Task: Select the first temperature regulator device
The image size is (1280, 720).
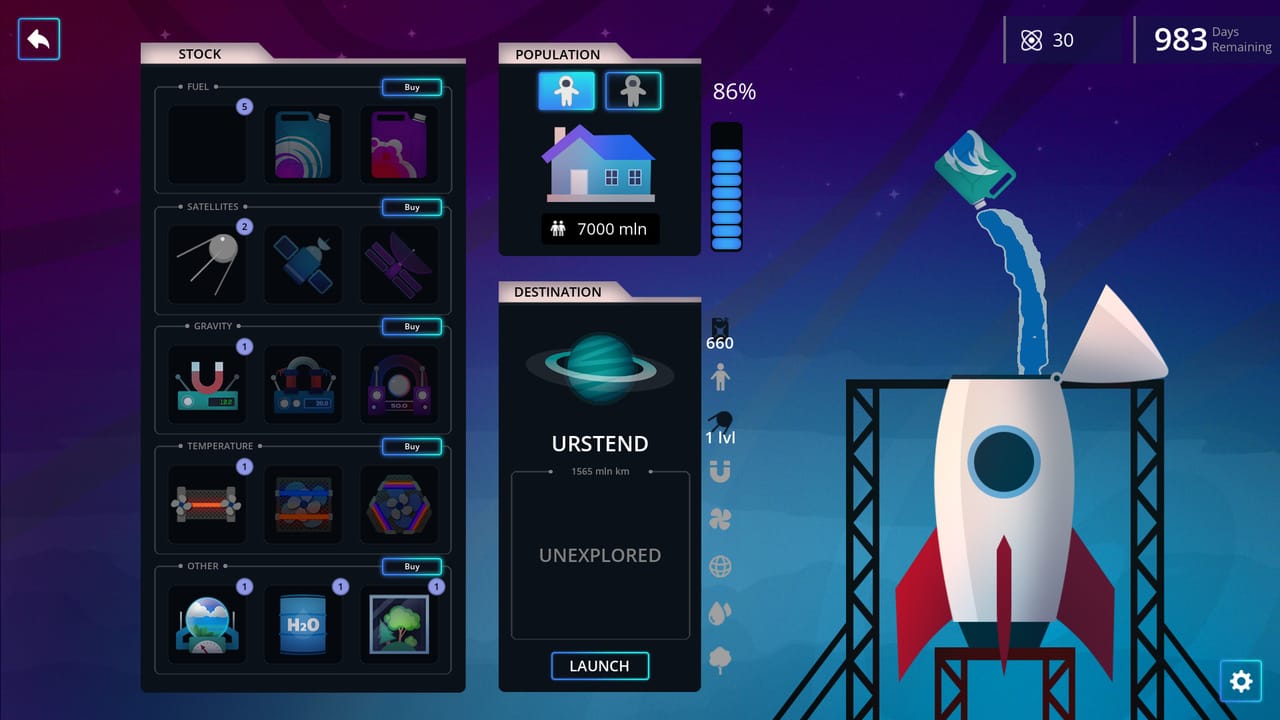Action: (207, 504)
